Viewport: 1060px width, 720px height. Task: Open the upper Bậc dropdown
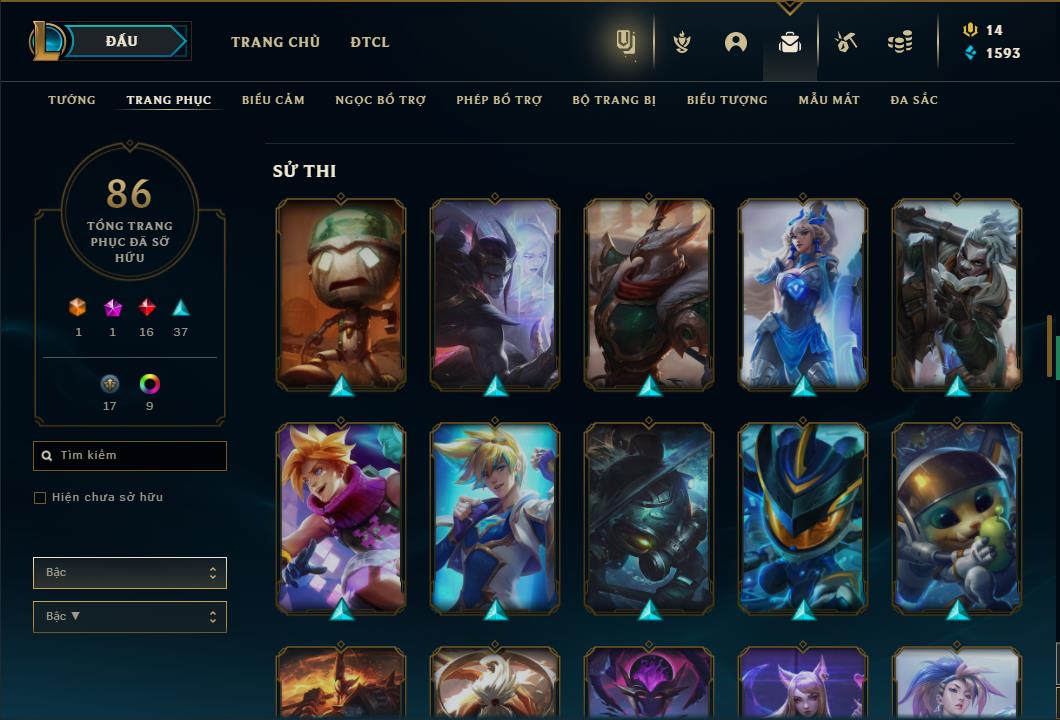click(x=130, y=573)
